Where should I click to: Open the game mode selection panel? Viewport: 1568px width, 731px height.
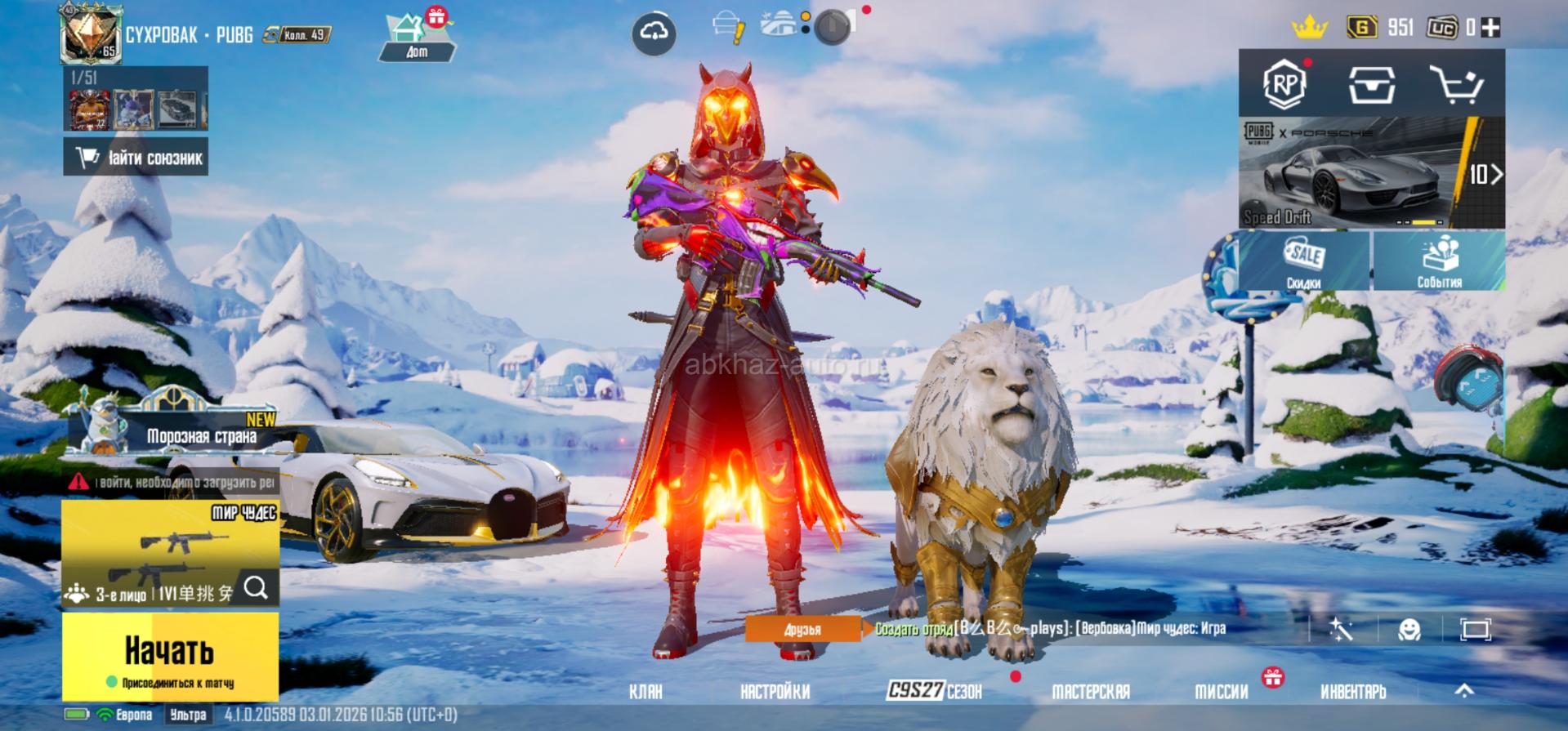pos(170,553)
